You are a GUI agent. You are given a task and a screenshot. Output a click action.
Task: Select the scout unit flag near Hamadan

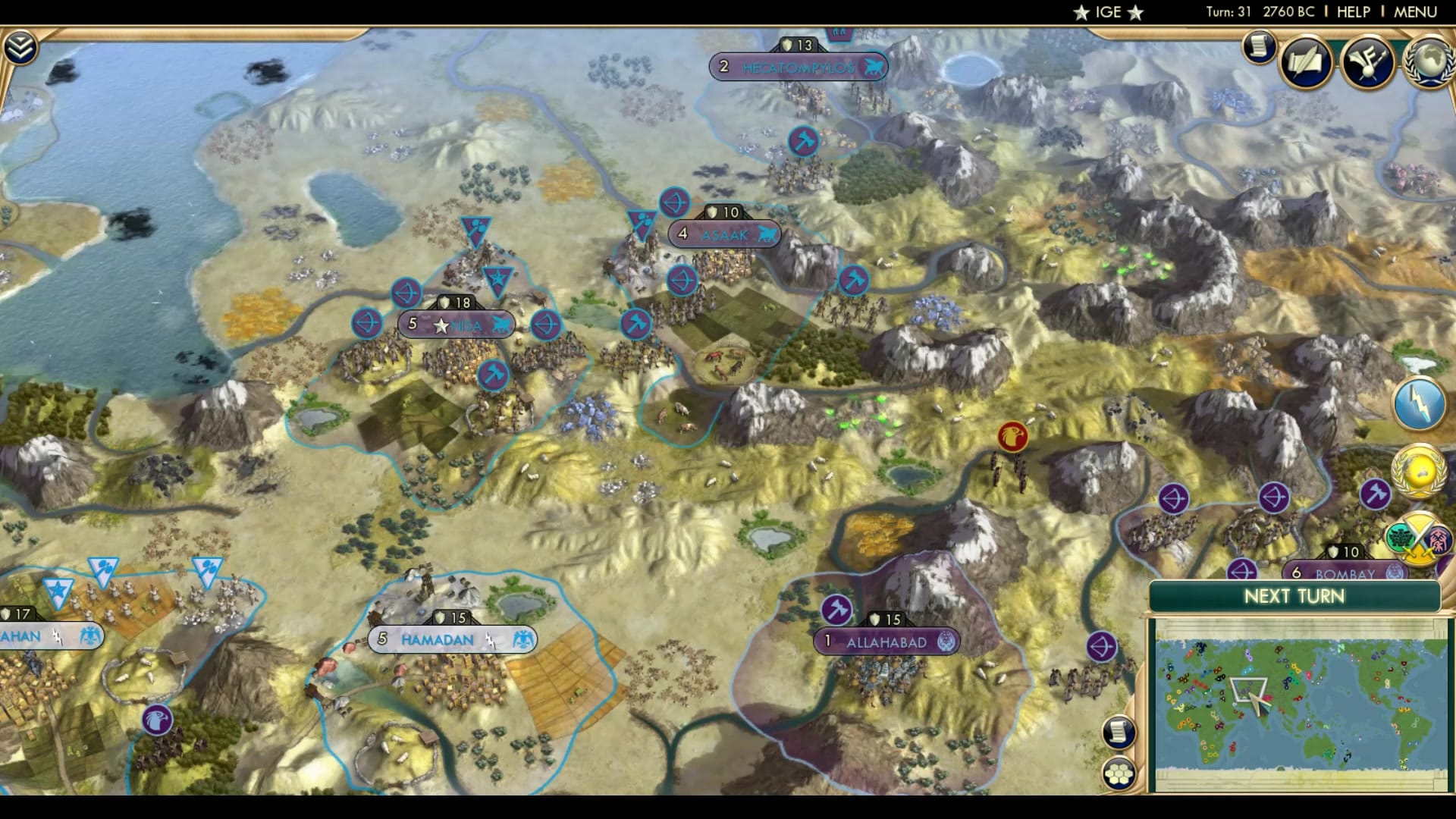coord(155,720)
